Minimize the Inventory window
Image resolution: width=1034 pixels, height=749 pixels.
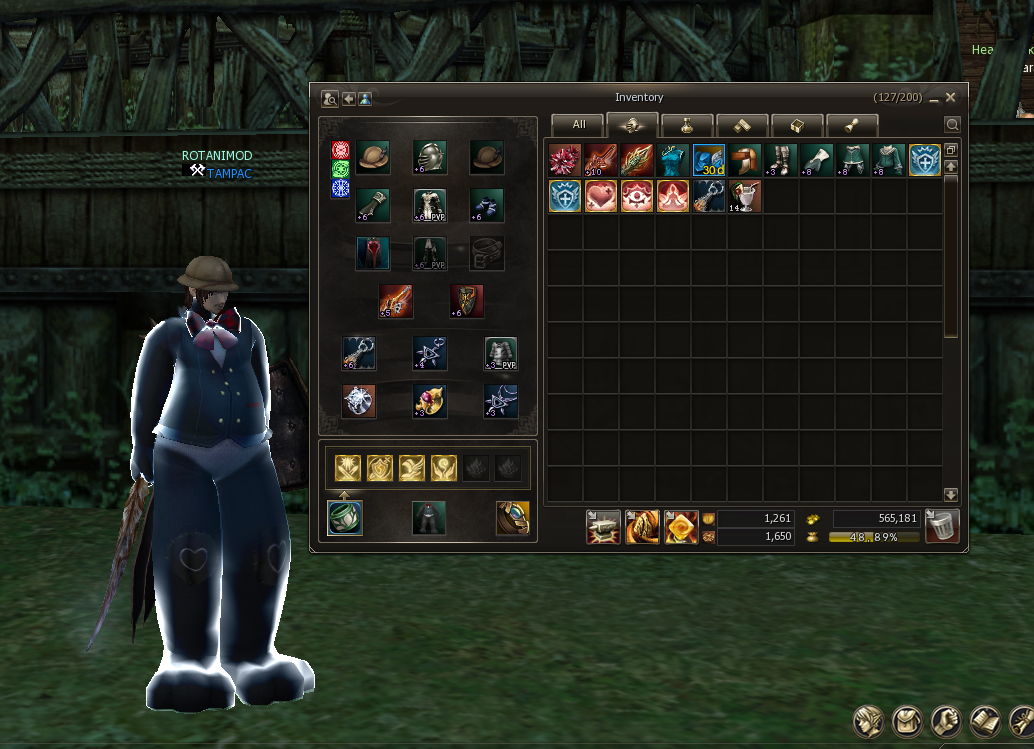(933, 98)
